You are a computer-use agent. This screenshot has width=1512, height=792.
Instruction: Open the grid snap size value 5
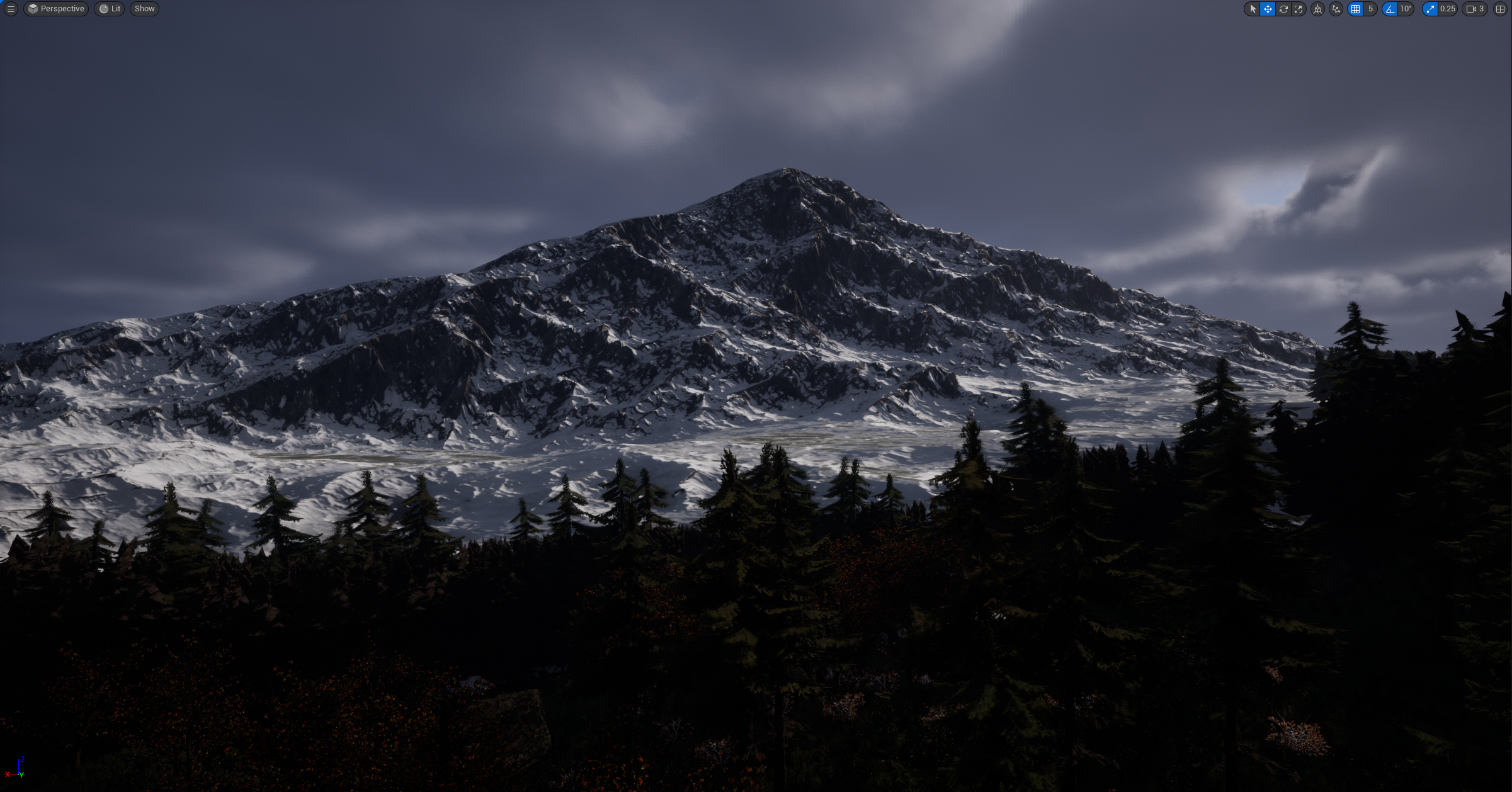pos(1370,9)
